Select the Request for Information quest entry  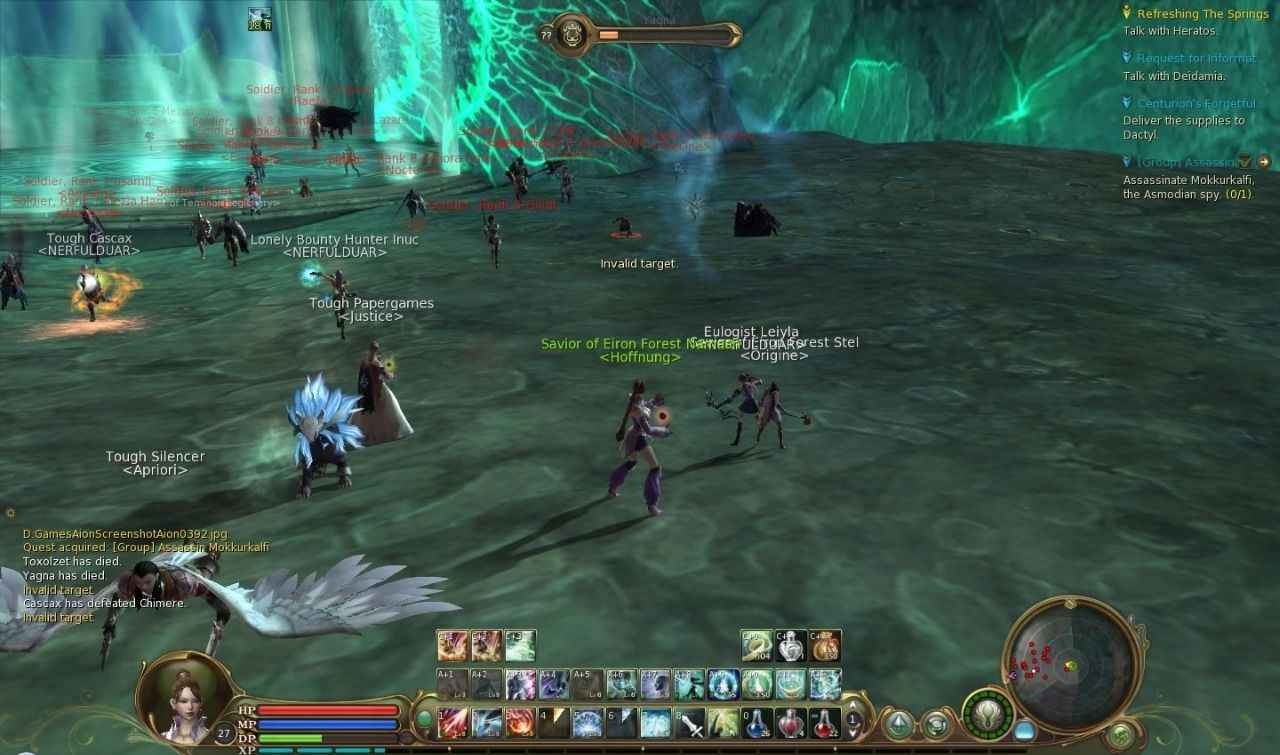(x=1195, y=59)
